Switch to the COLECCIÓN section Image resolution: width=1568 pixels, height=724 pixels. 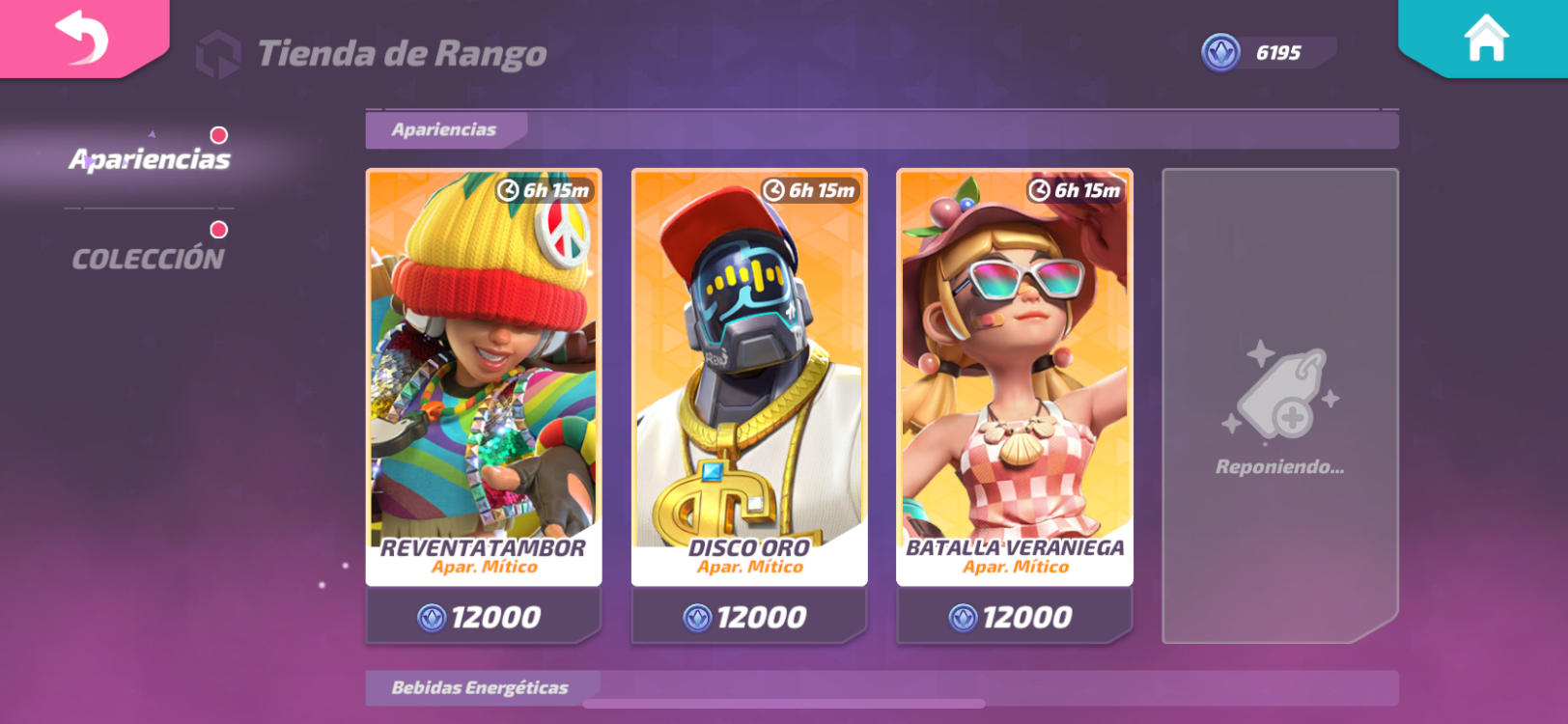(149, 255)
